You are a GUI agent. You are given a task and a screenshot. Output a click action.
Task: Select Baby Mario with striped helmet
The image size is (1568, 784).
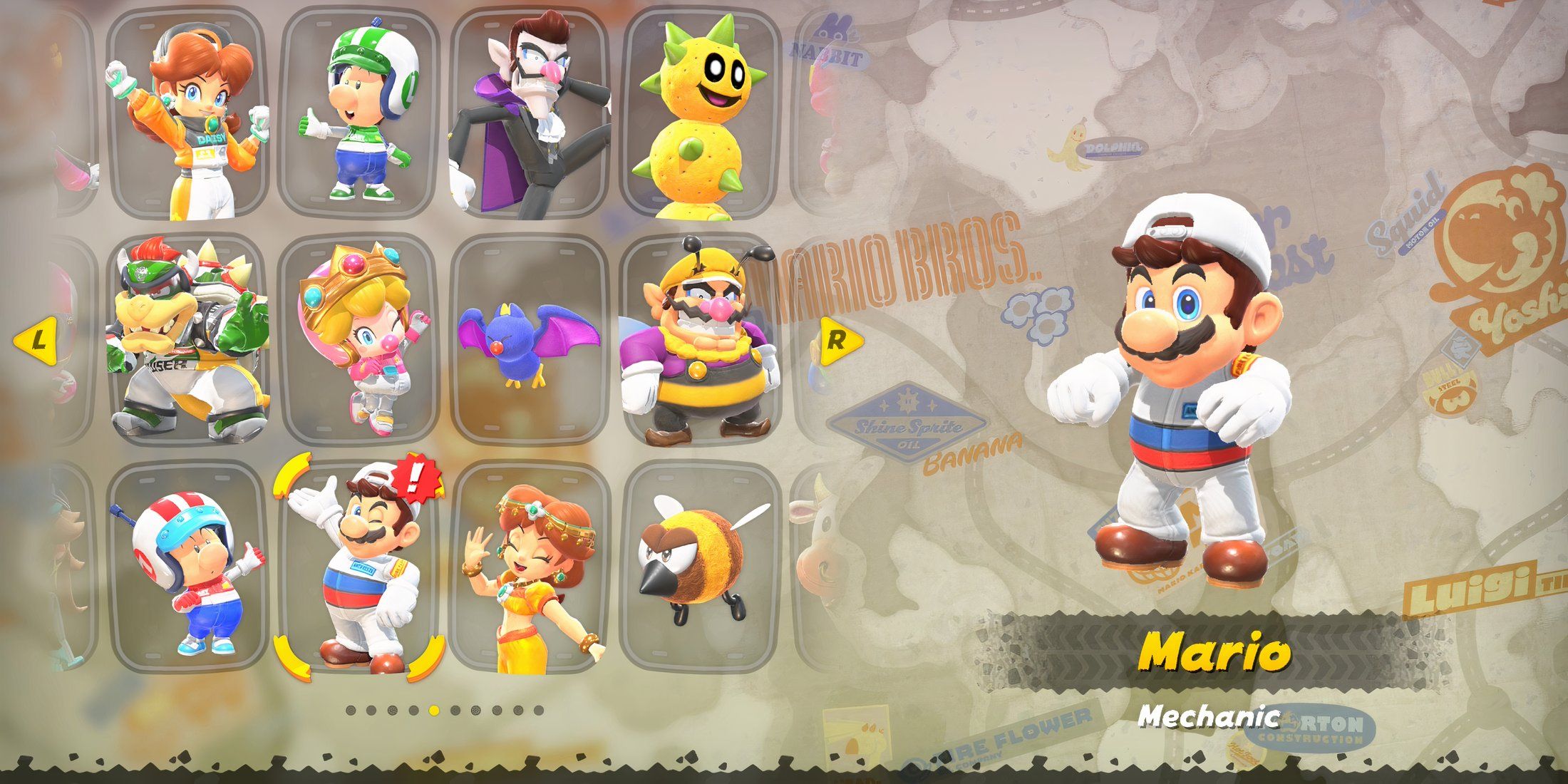coord(189,567)
